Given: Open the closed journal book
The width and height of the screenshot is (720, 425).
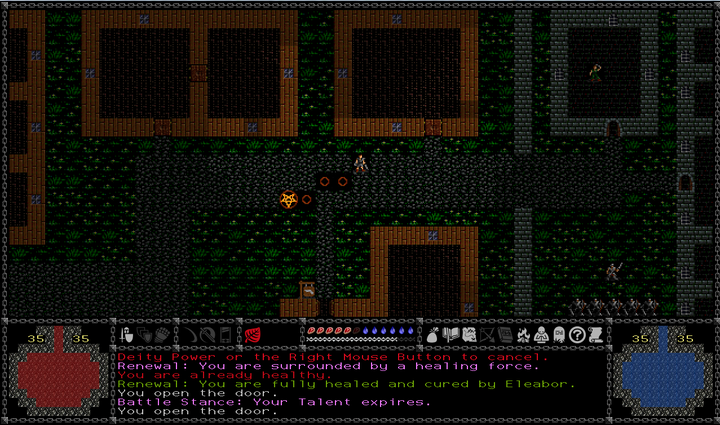Looking at the screenshot, I should 505,334.
